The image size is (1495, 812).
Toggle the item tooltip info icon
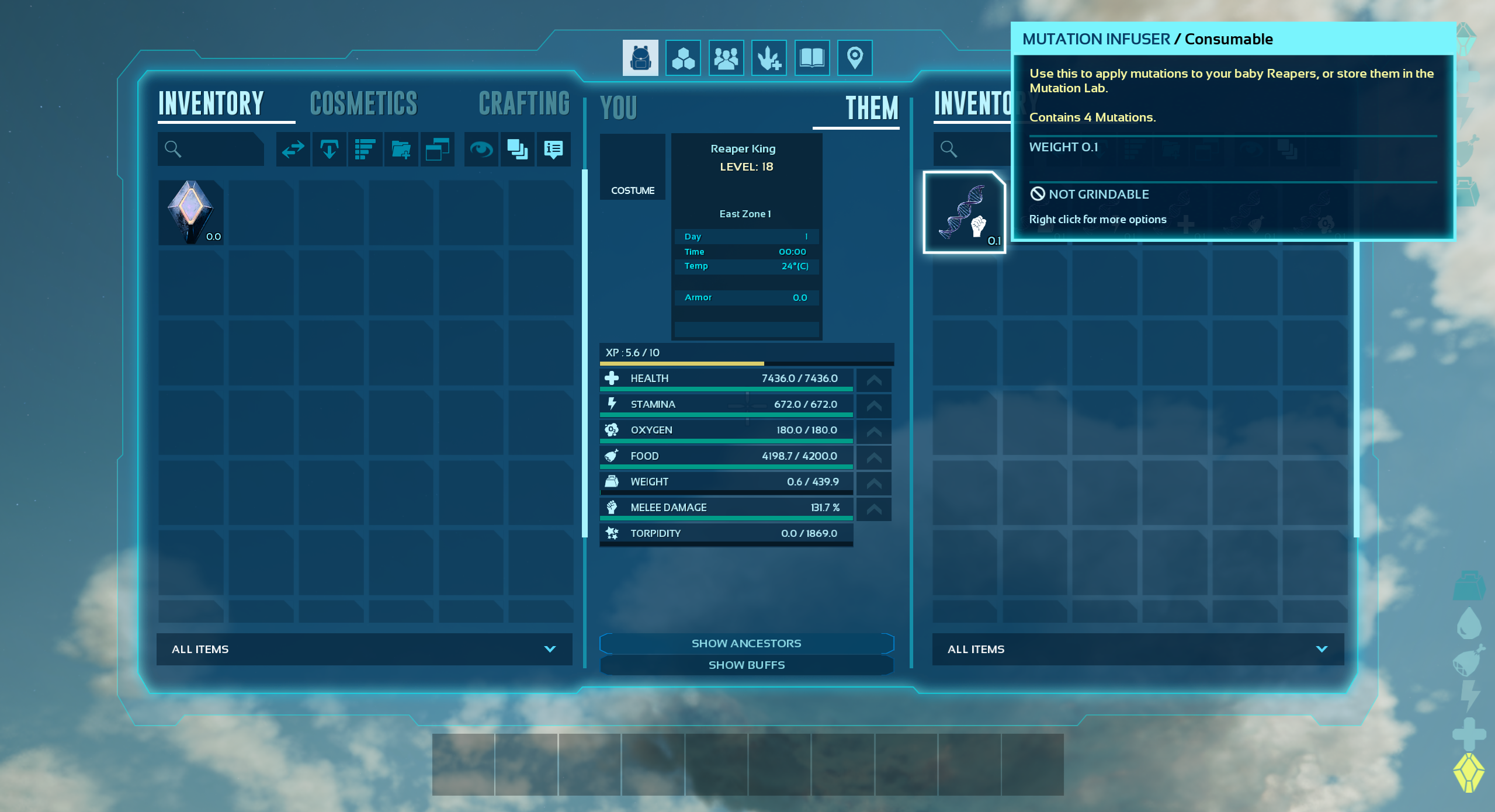pyautogui.click(x=553, y=150)
